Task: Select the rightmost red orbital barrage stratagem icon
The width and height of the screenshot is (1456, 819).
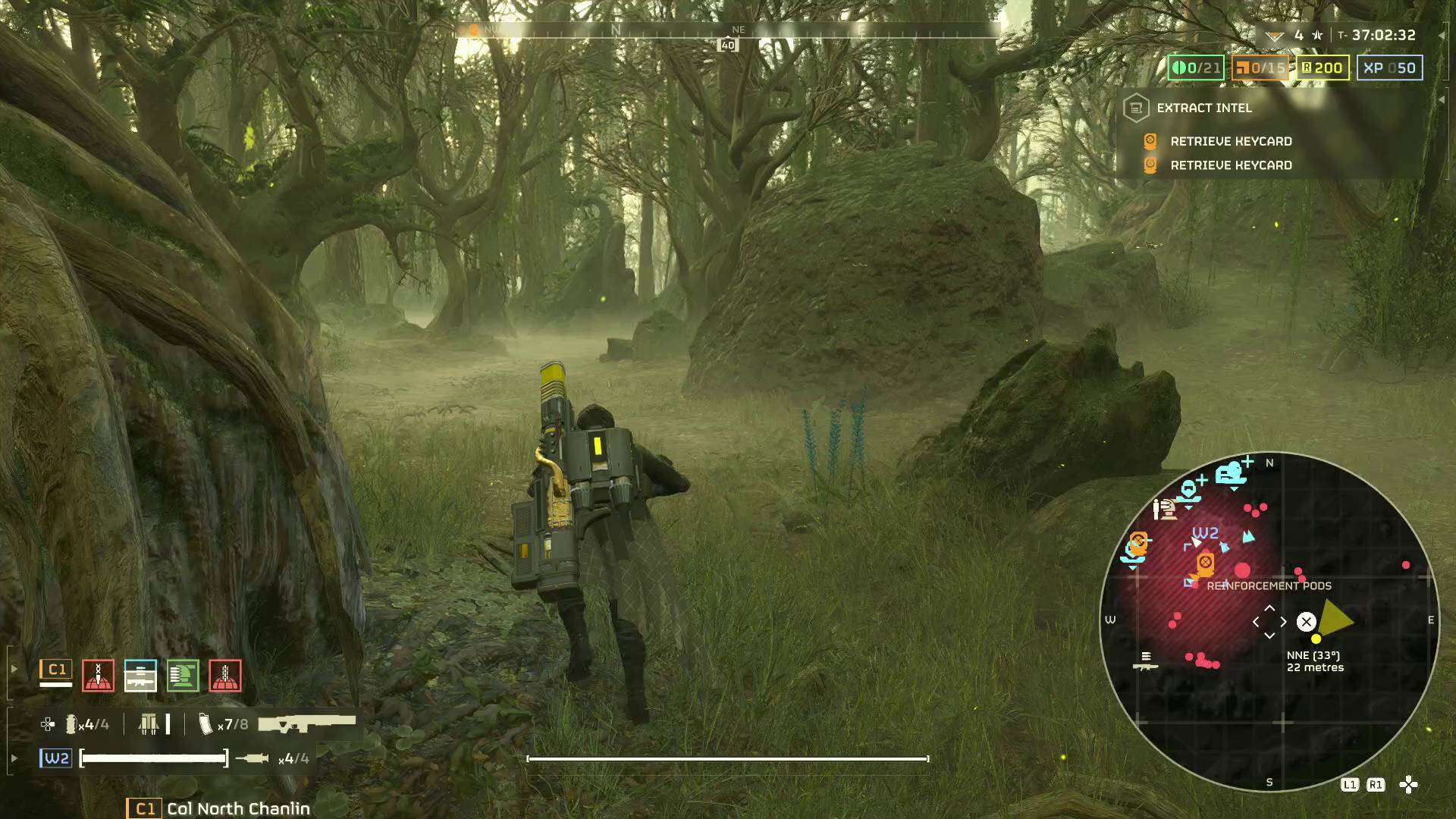Action: (x=224, y=675)
